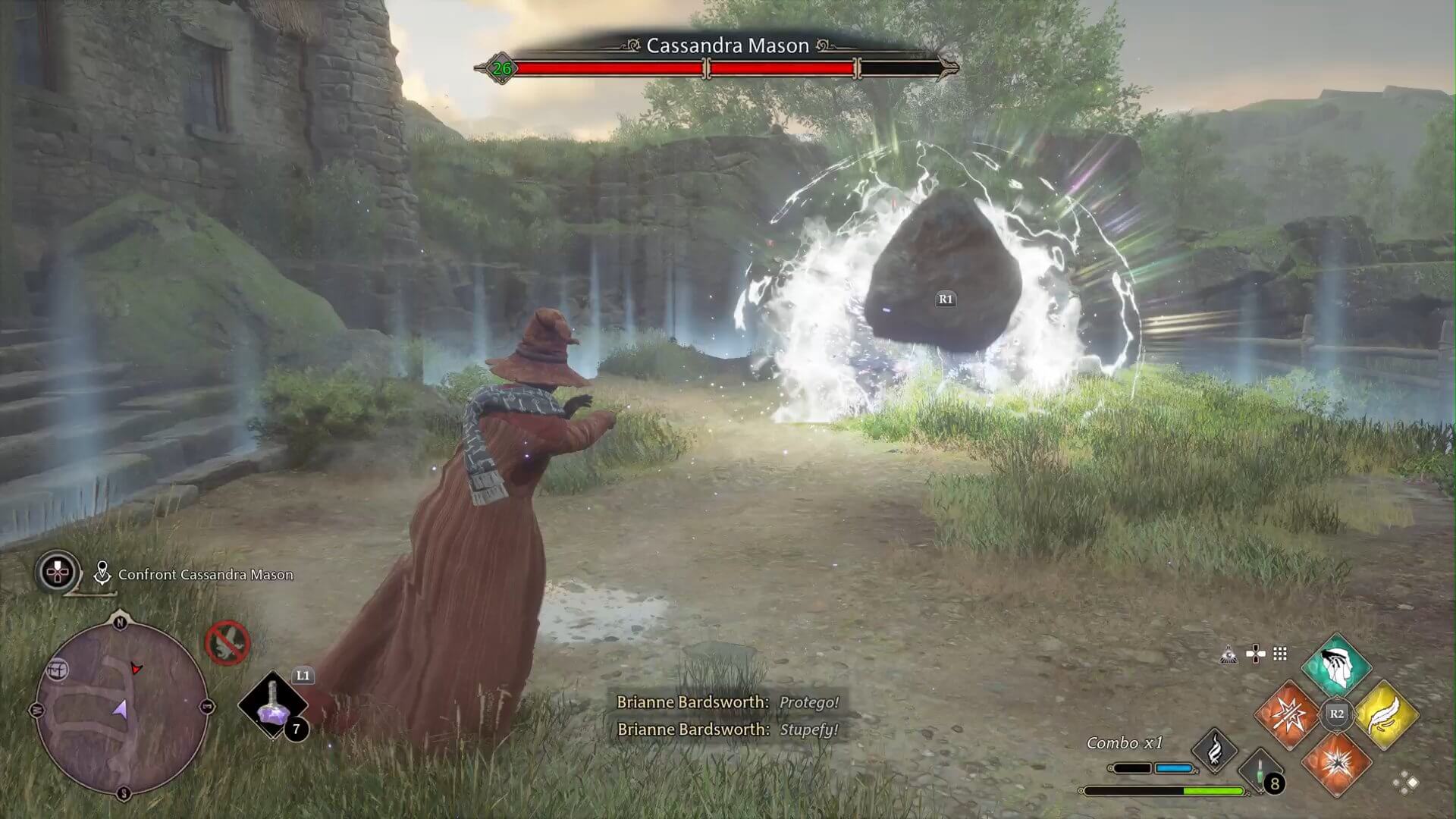This screenshot has width=1456, height=819.
Task: Toggle the spell set grid icon
Action: tap(1279, 654)
